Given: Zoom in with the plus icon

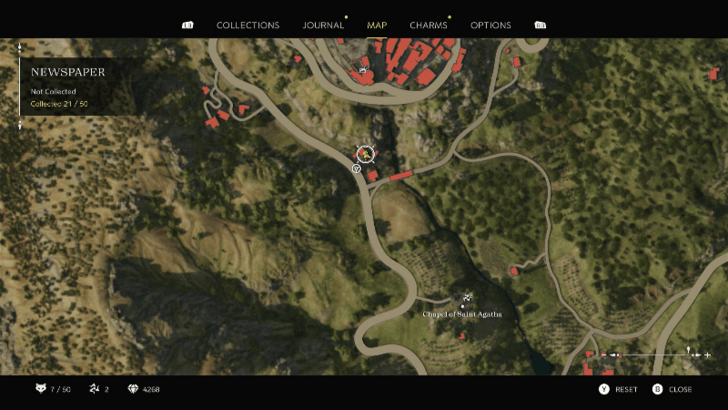Looking at the screenshot, I should pos(708,355).
